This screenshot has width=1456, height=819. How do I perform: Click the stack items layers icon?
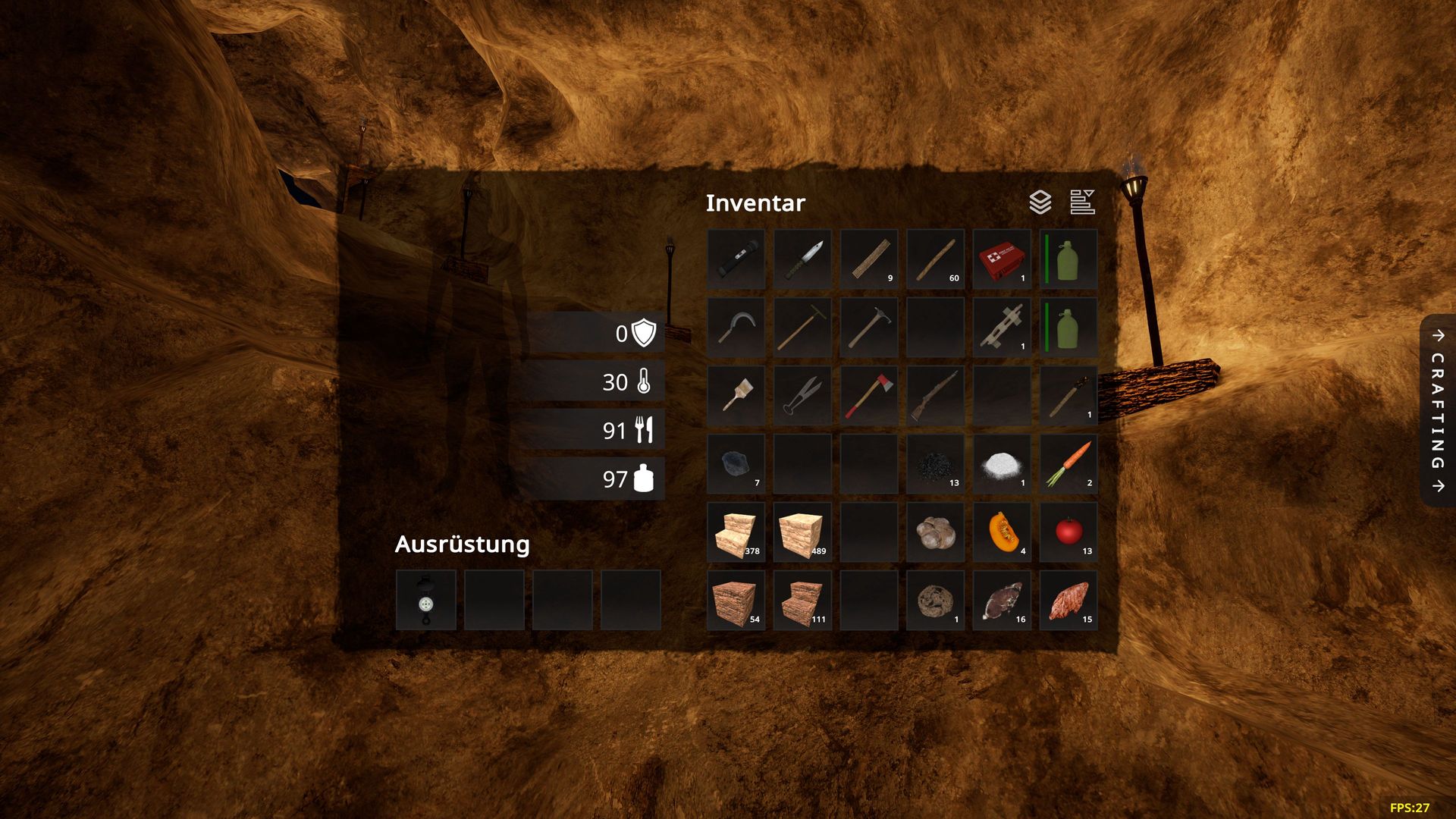(x=1040, y=202)
